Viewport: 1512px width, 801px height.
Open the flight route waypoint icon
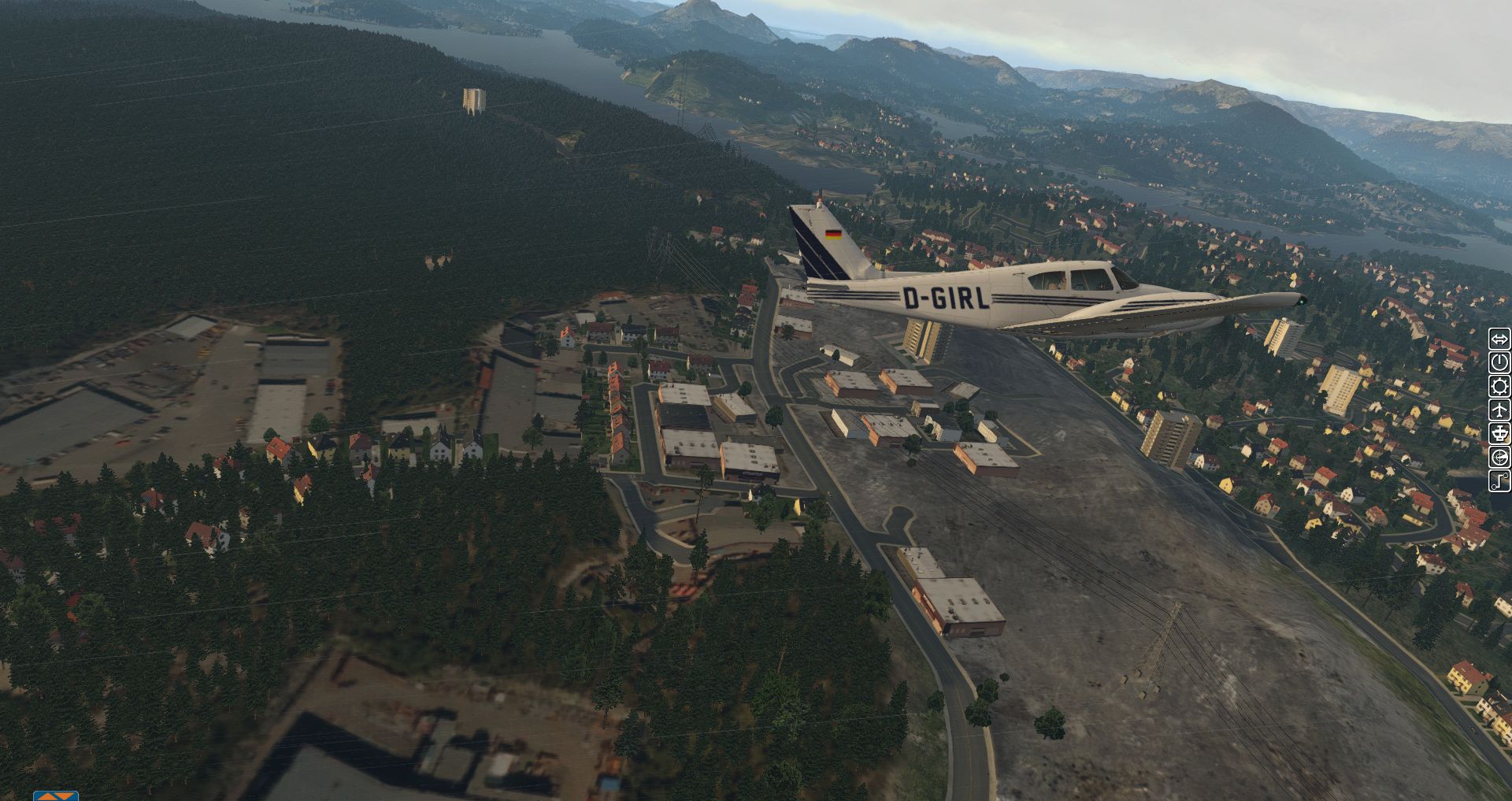point(1499,480)
